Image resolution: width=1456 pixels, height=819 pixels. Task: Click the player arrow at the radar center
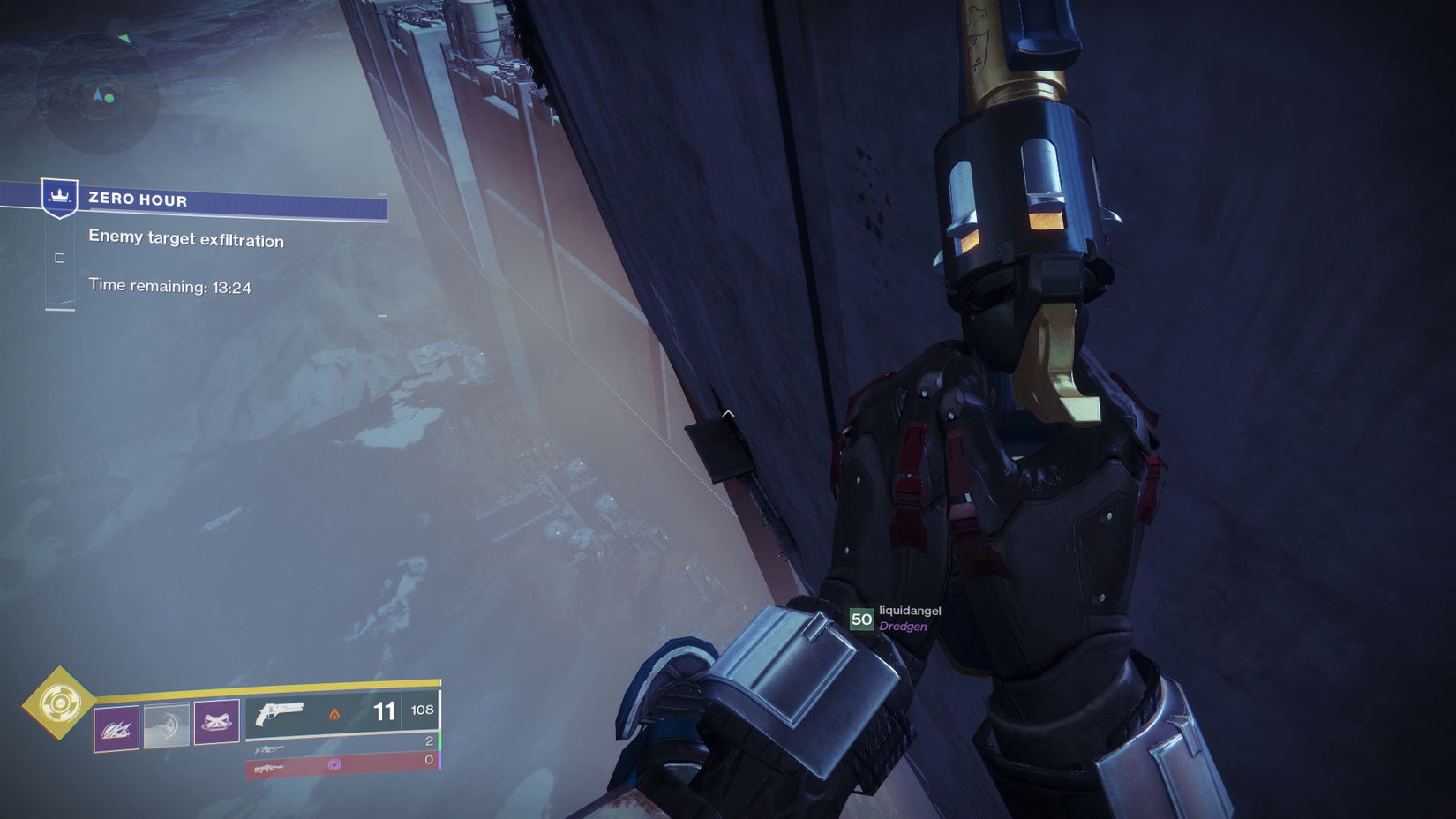click(99, 95)
